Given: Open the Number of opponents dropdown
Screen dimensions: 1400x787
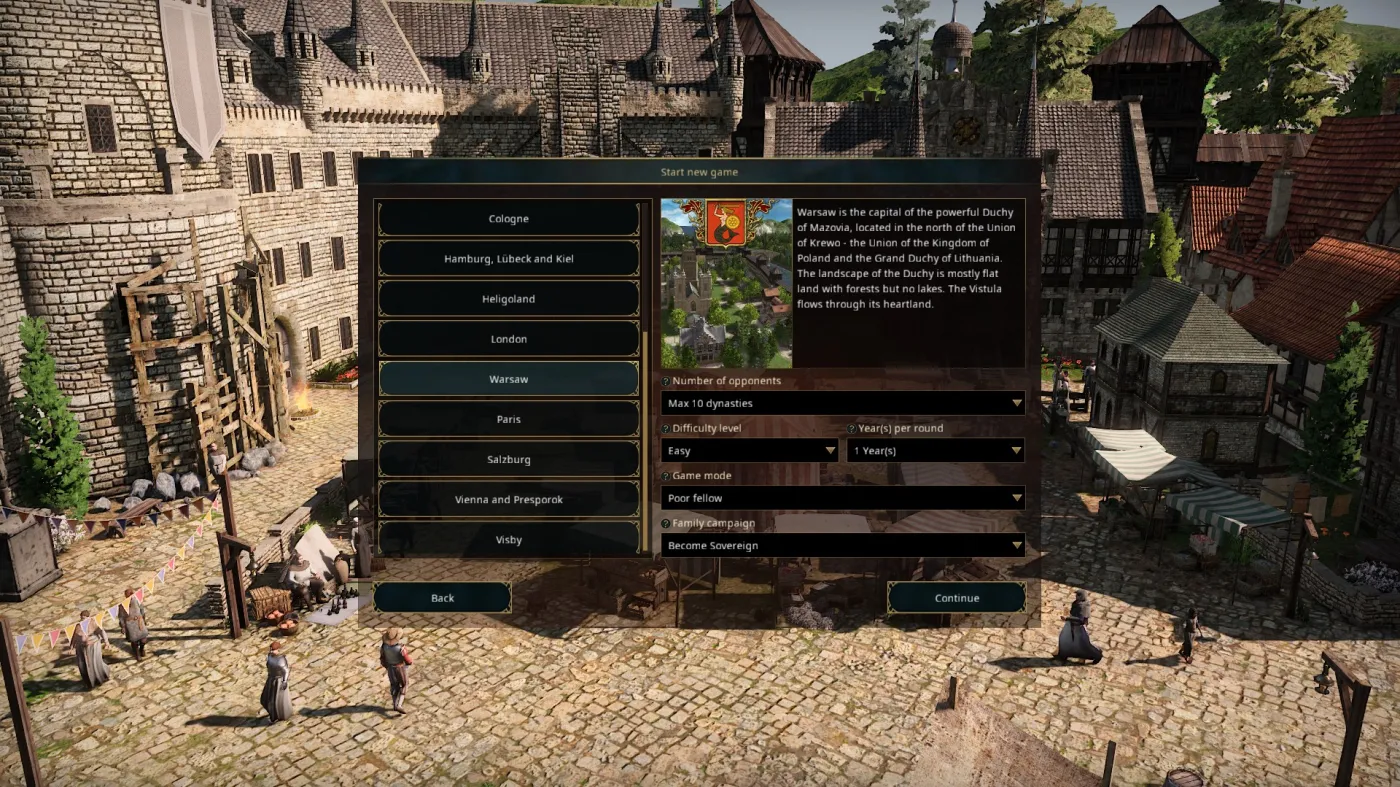Looking at the screenshot, I should point(843,403).
